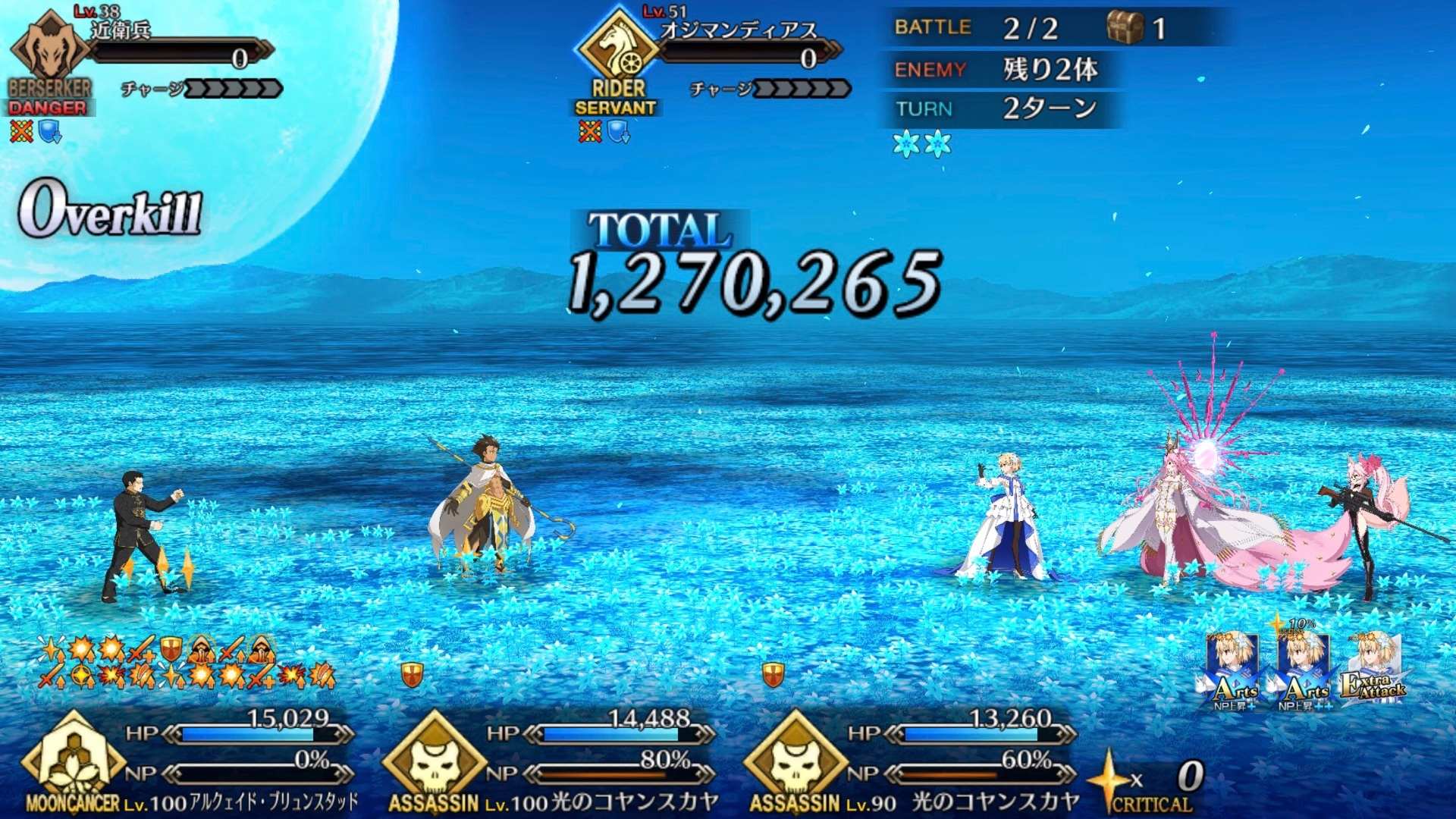Click the first buff icon in Arcueid's status row
Screen dimensions: 1456x819
click(x=50, y=651)
